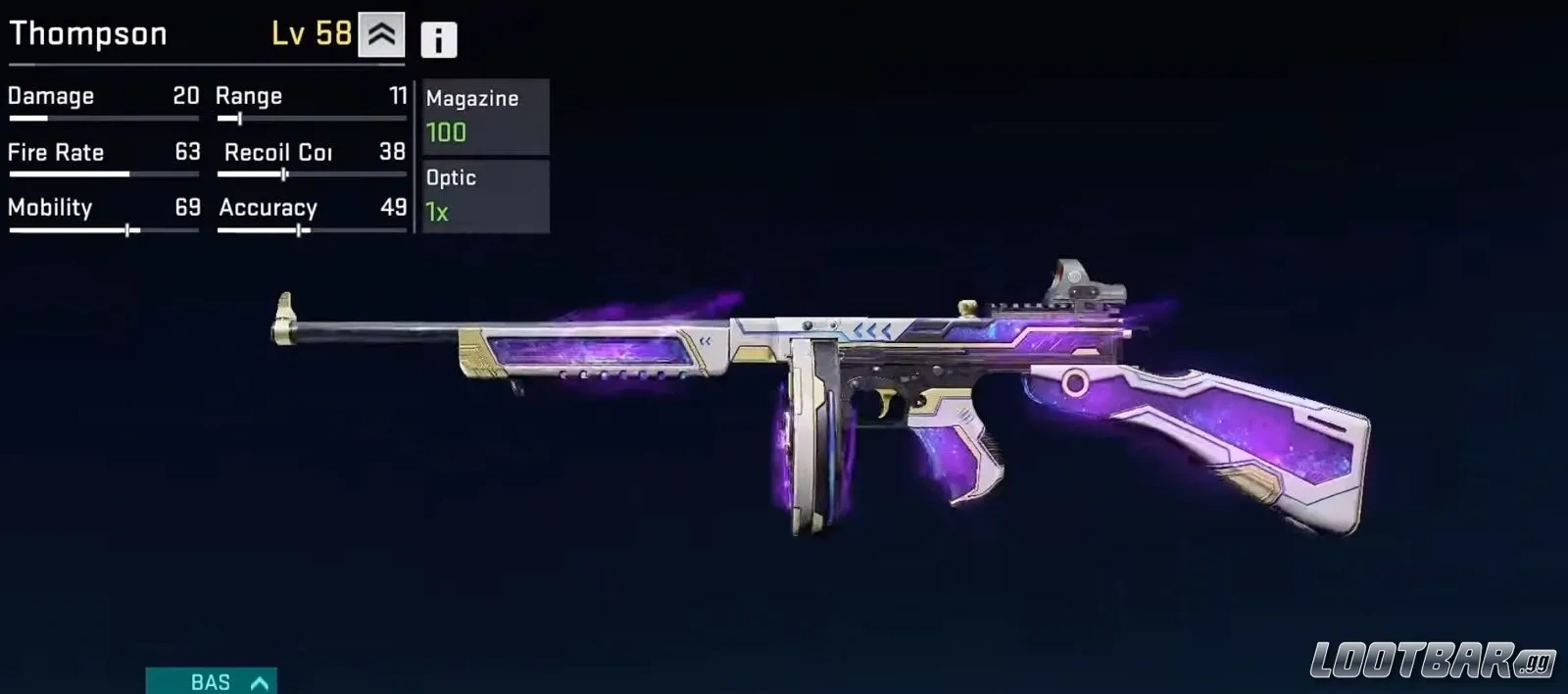
Task: Click the weapon level upgrade chevron button
Action: coord(381,35)
